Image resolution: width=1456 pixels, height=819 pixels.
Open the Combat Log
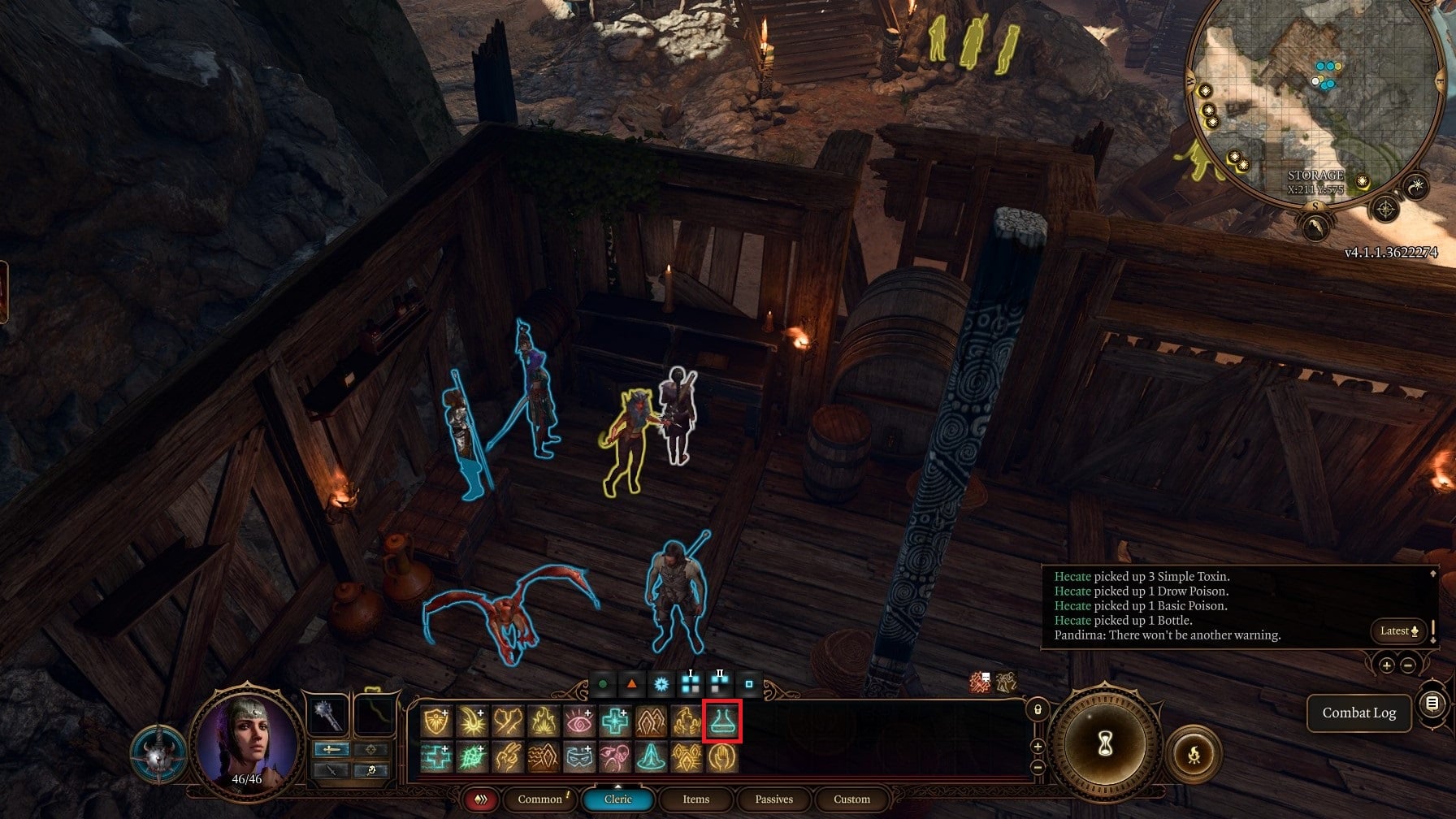pyautogui.click(x=1358, y=713)
